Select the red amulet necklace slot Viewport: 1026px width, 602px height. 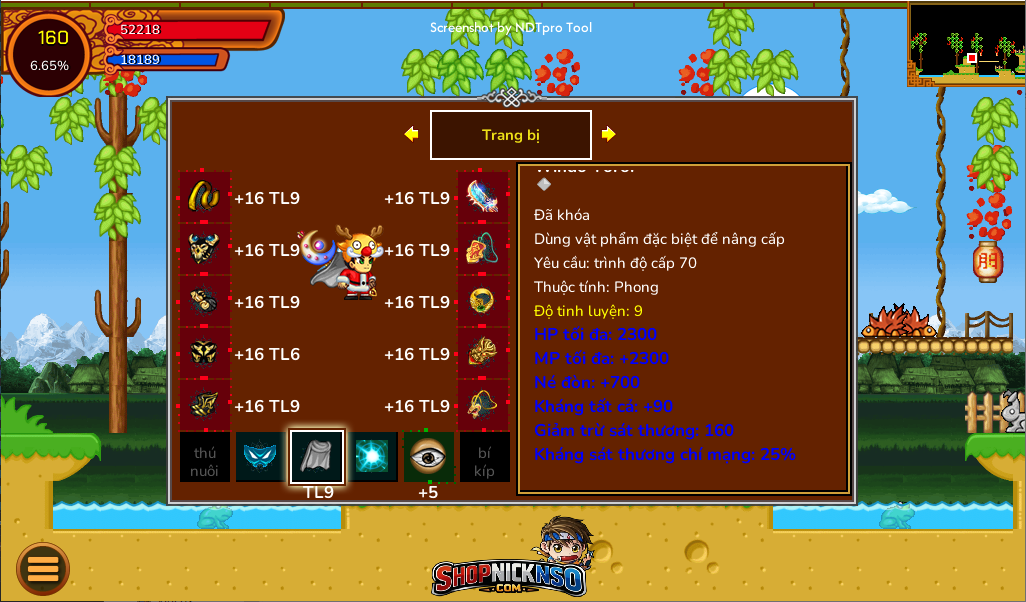[x=483, y=249]
